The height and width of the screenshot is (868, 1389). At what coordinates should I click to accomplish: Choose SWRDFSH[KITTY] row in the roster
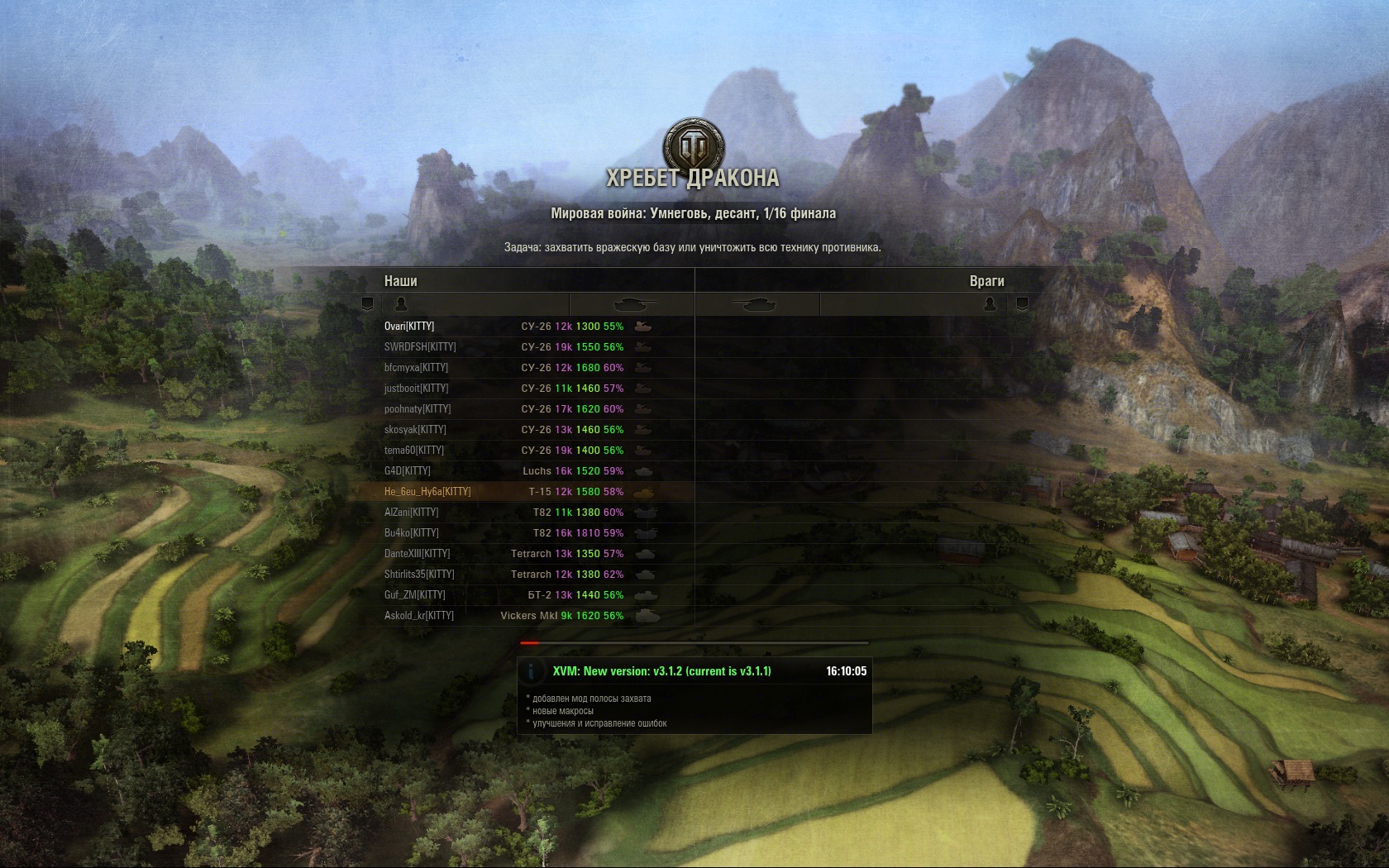point(420,347)
